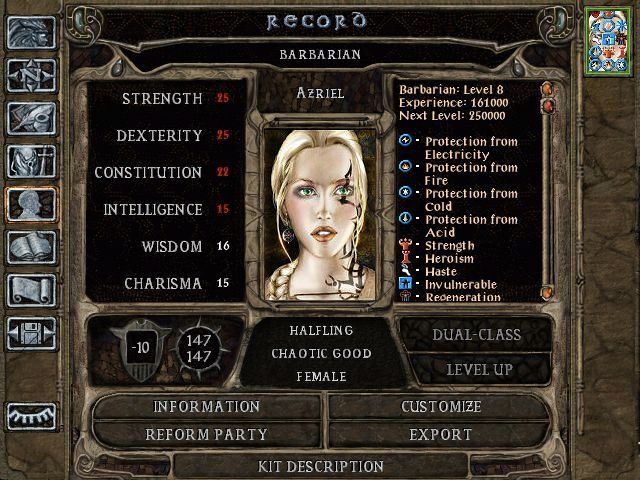Viewport: 640px width, 480px height.
Task: Open the priest scroll icon
Action: pyautogui.click(x=31, y=290)
